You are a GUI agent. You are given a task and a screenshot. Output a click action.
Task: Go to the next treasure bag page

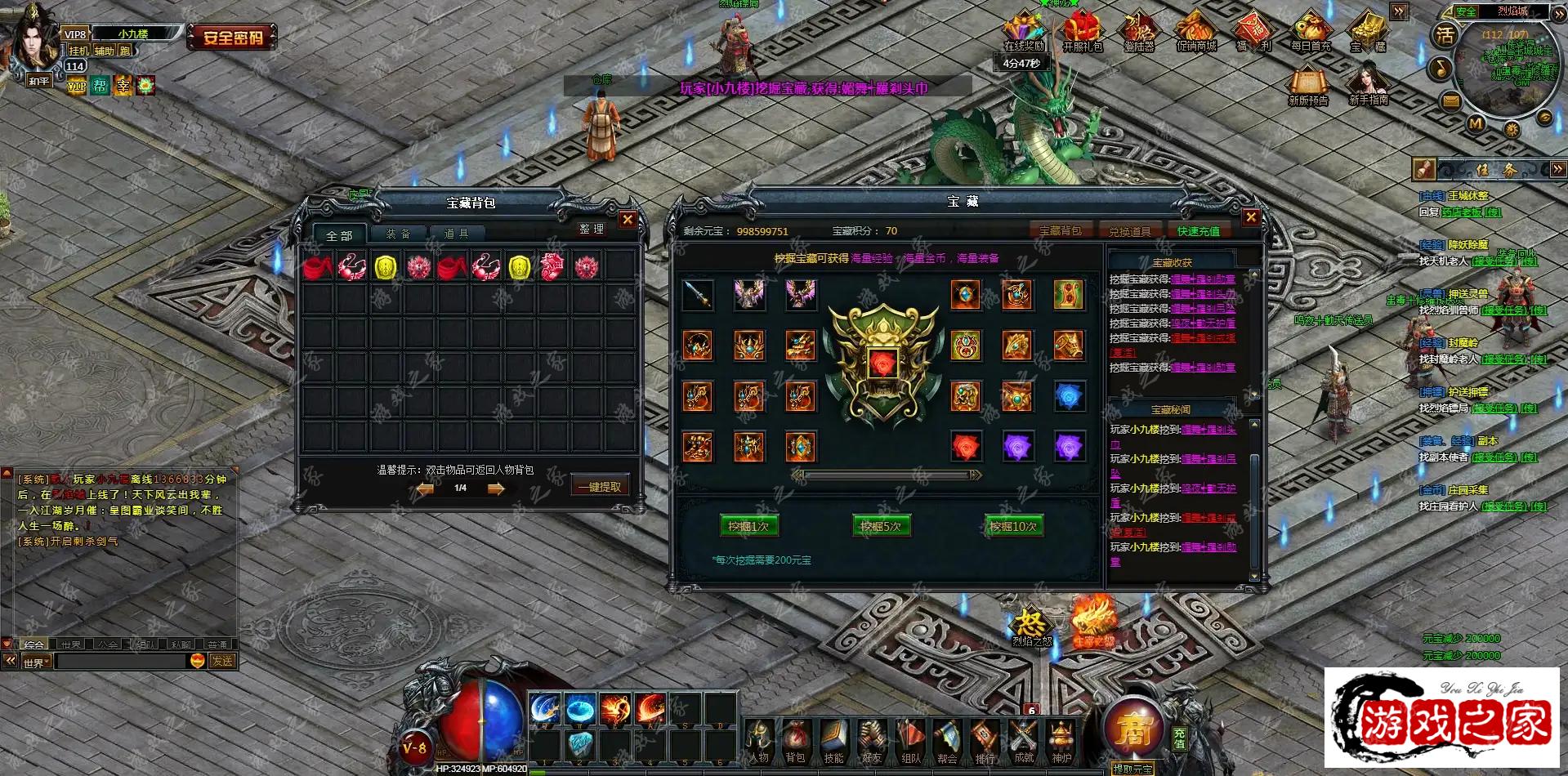click(496, 488)
